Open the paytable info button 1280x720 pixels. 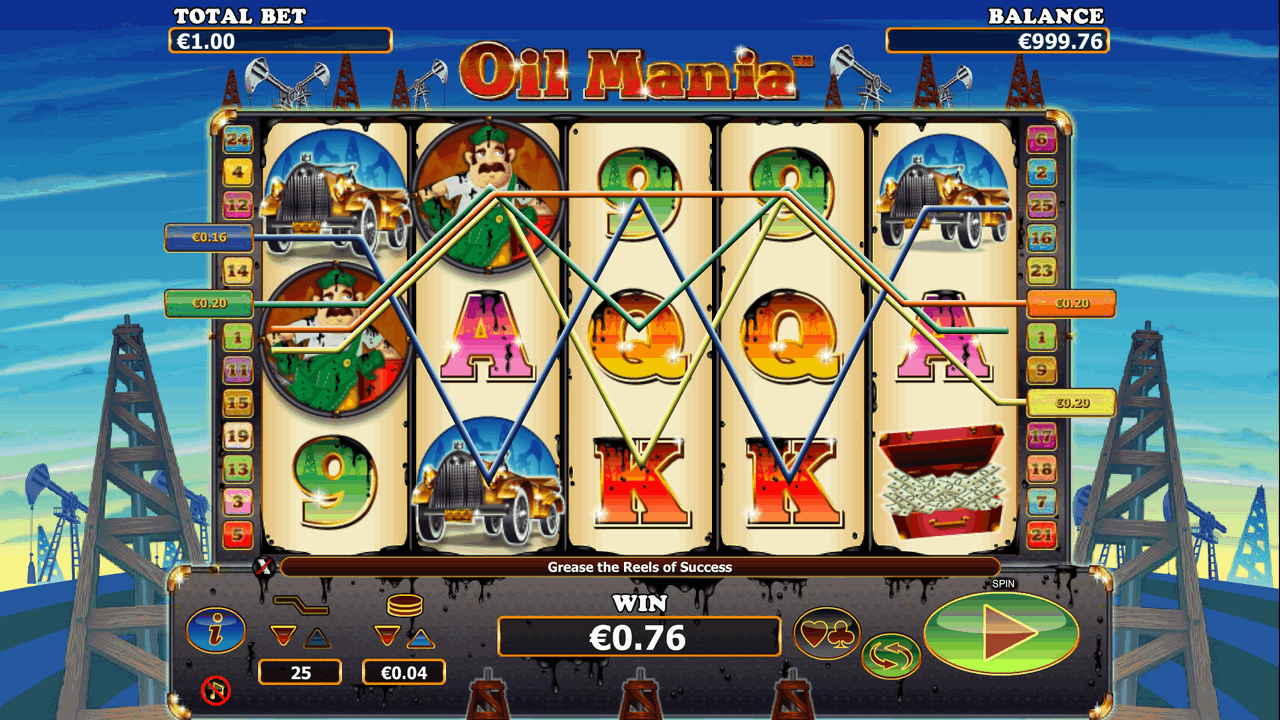(x=215, y=630)
